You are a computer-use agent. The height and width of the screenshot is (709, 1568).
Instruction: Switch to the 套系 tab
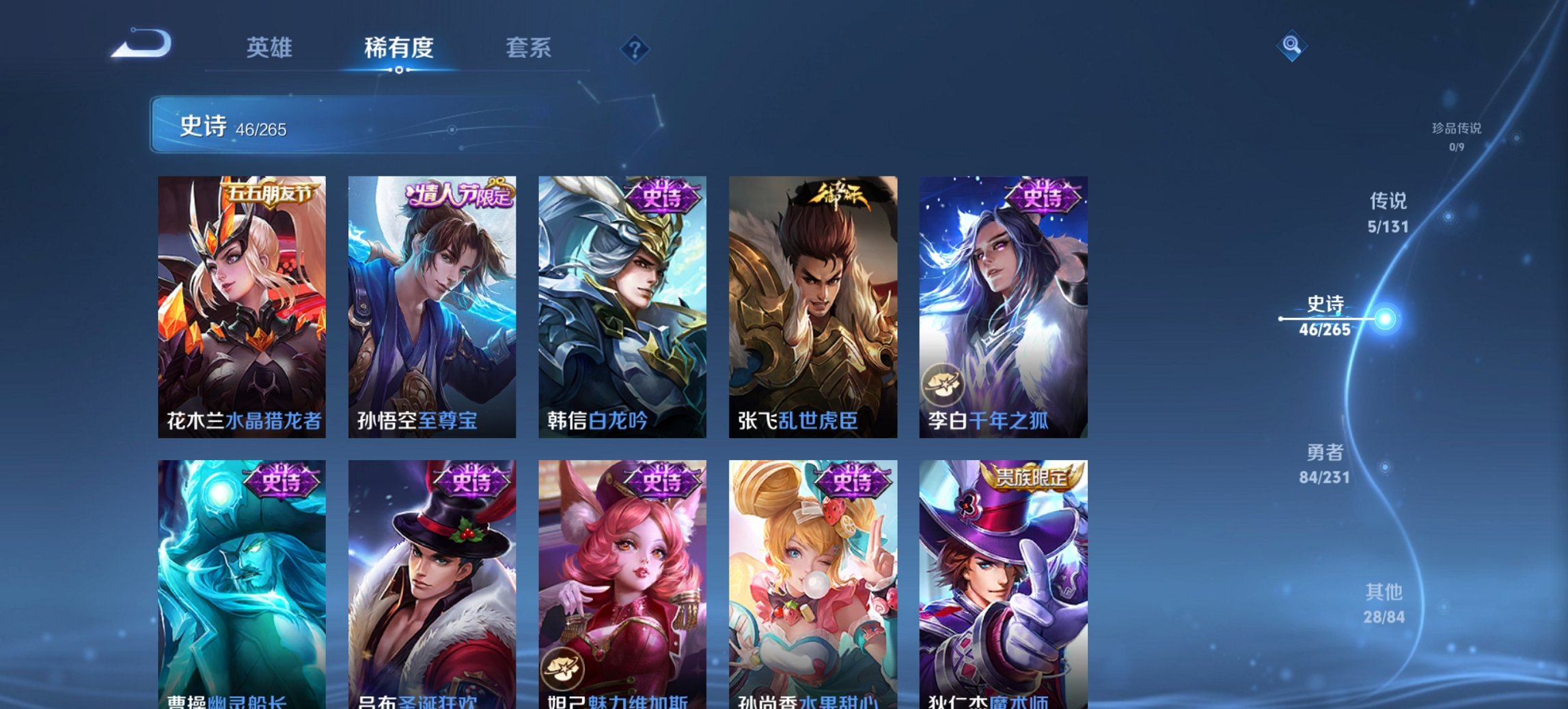click(529, 49)
